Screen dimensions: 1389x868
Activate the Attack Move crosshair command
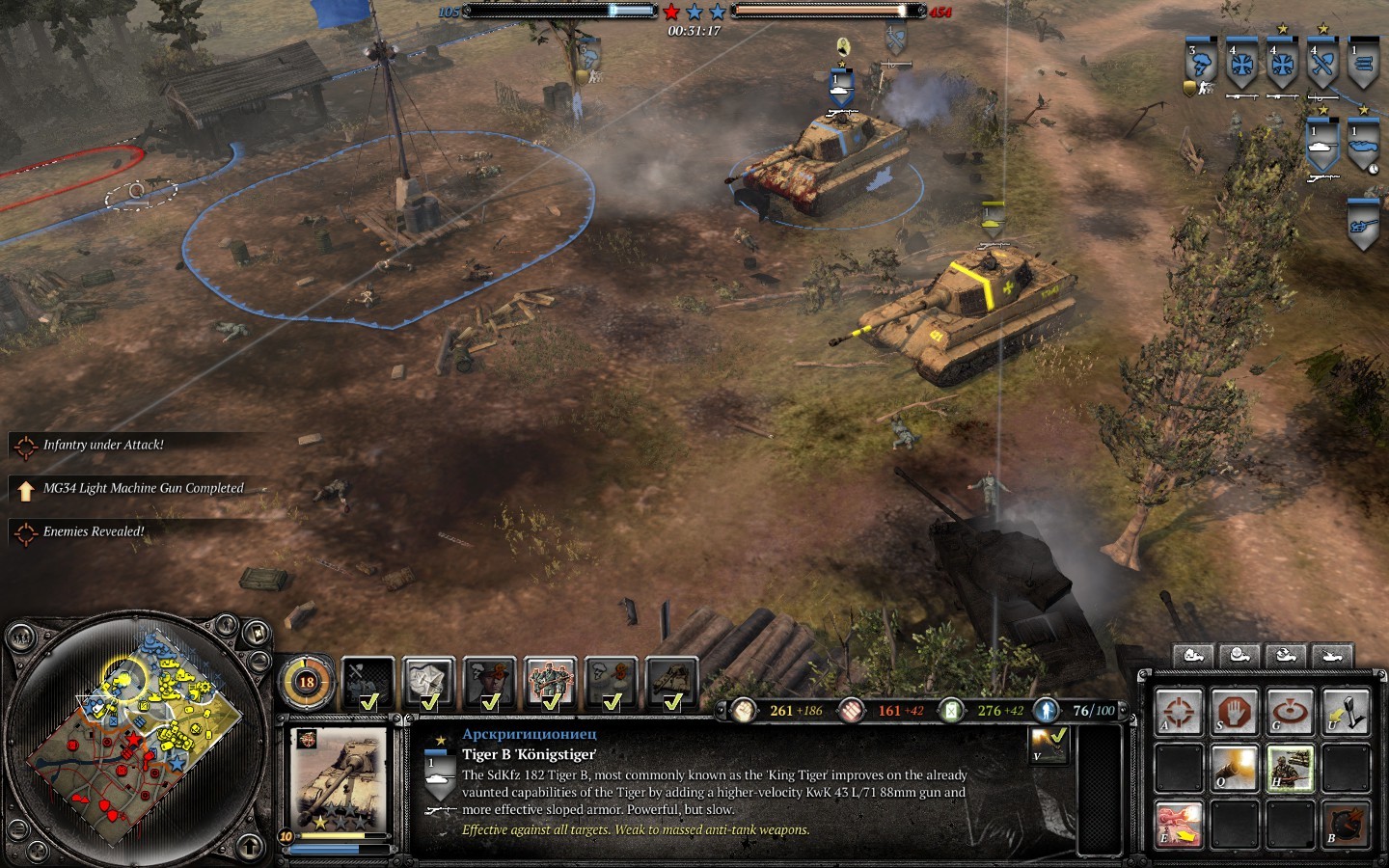(x=1179, y=713)
